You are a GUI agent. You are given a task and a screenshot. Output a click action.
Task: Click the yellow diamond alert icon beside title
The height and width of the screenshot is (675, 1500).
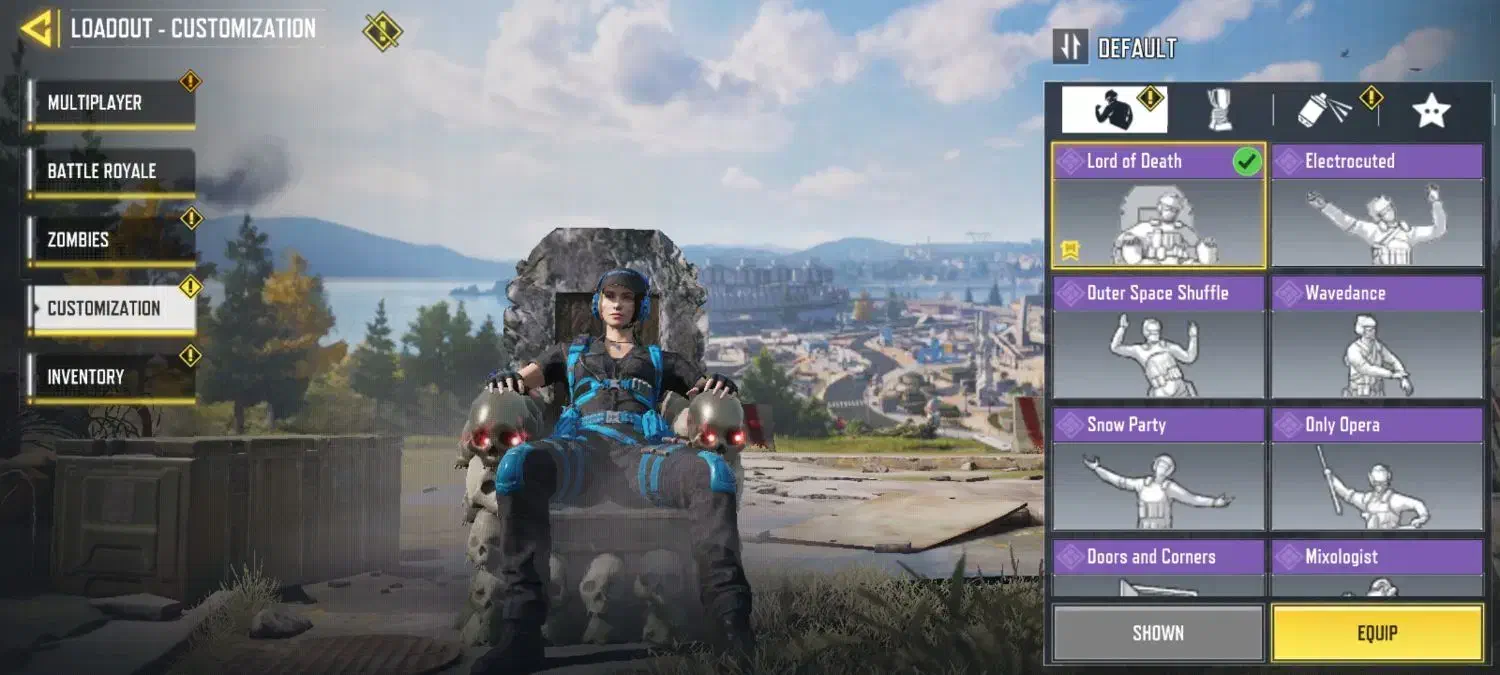click(382, 31)
